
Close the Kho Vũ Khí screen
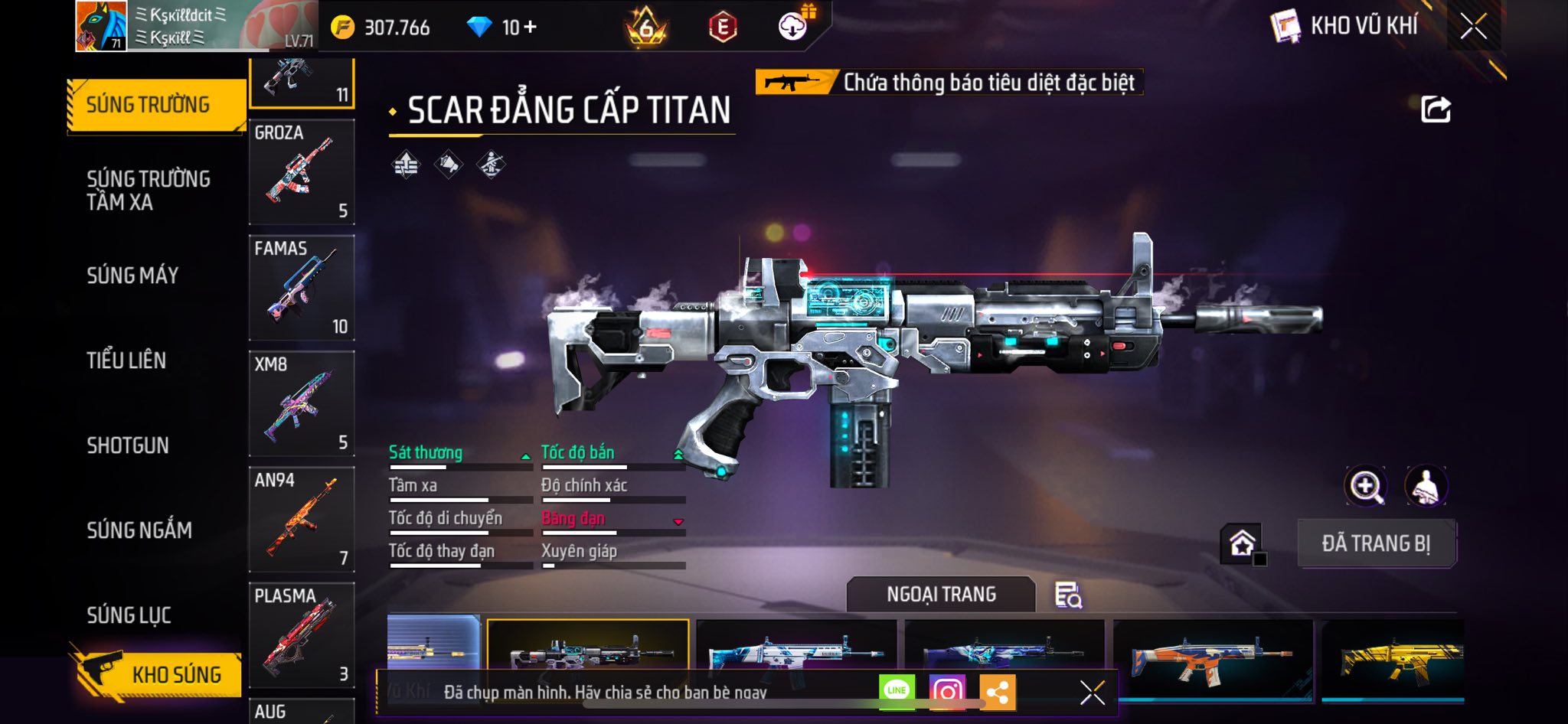point(1473,27)
